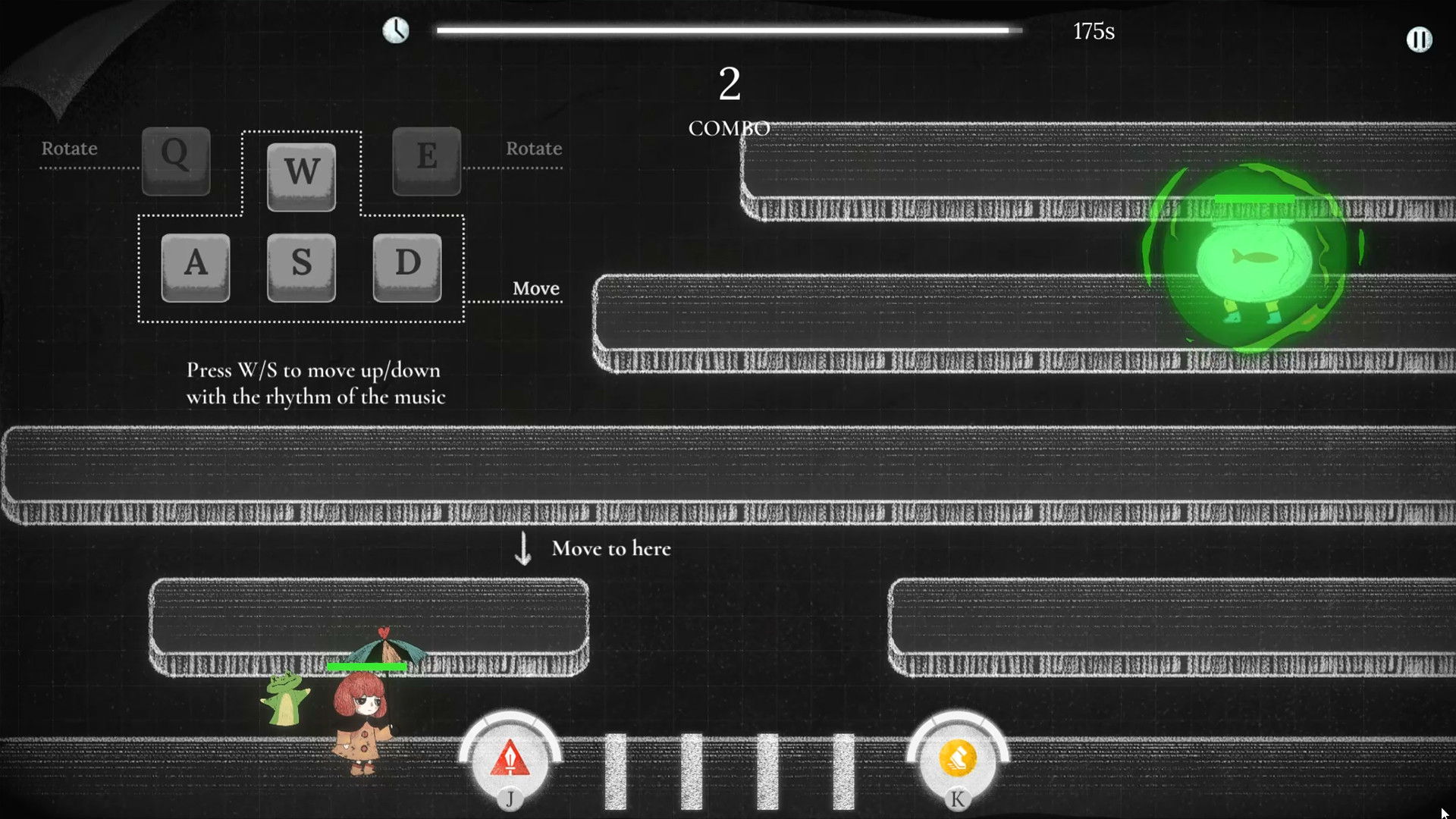This screenshot has height=819, width=1456.
Task: Click the pause icon in top-right corner
Action: point(1420,39)
